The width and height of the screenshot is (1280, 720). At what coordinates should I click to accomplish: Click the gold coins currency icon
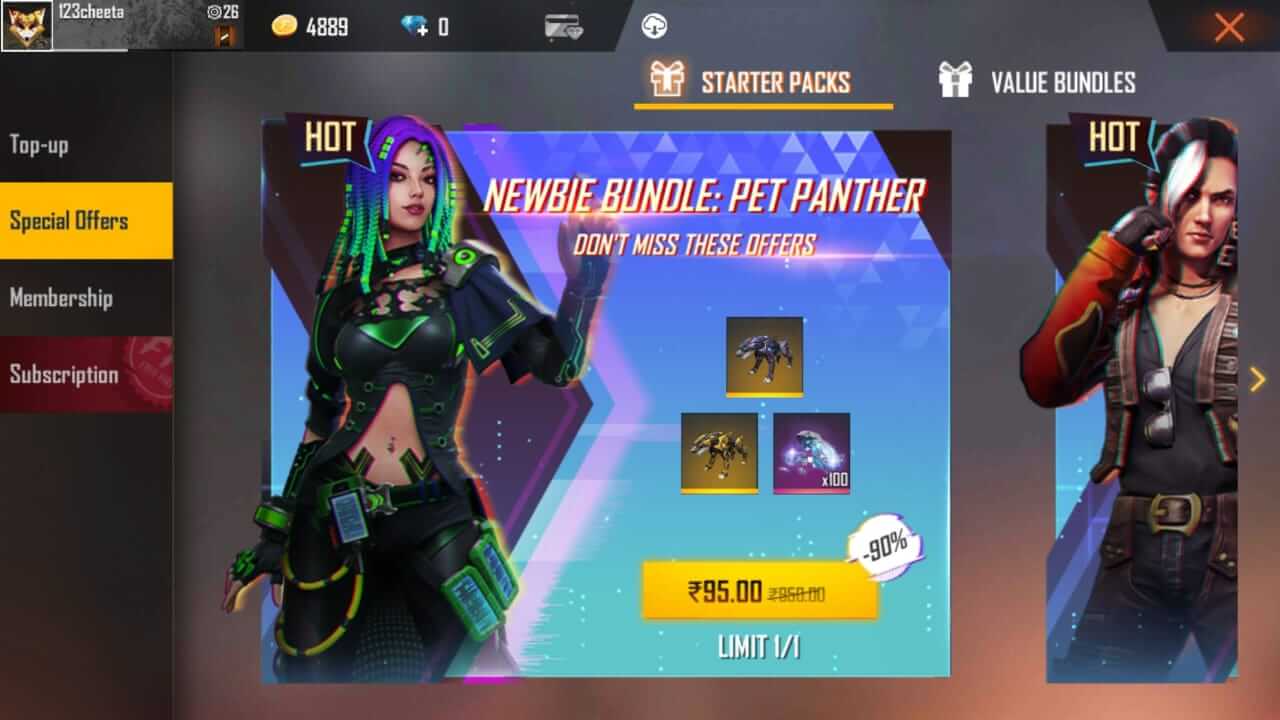pyautogui.click(x=283, y=26)
